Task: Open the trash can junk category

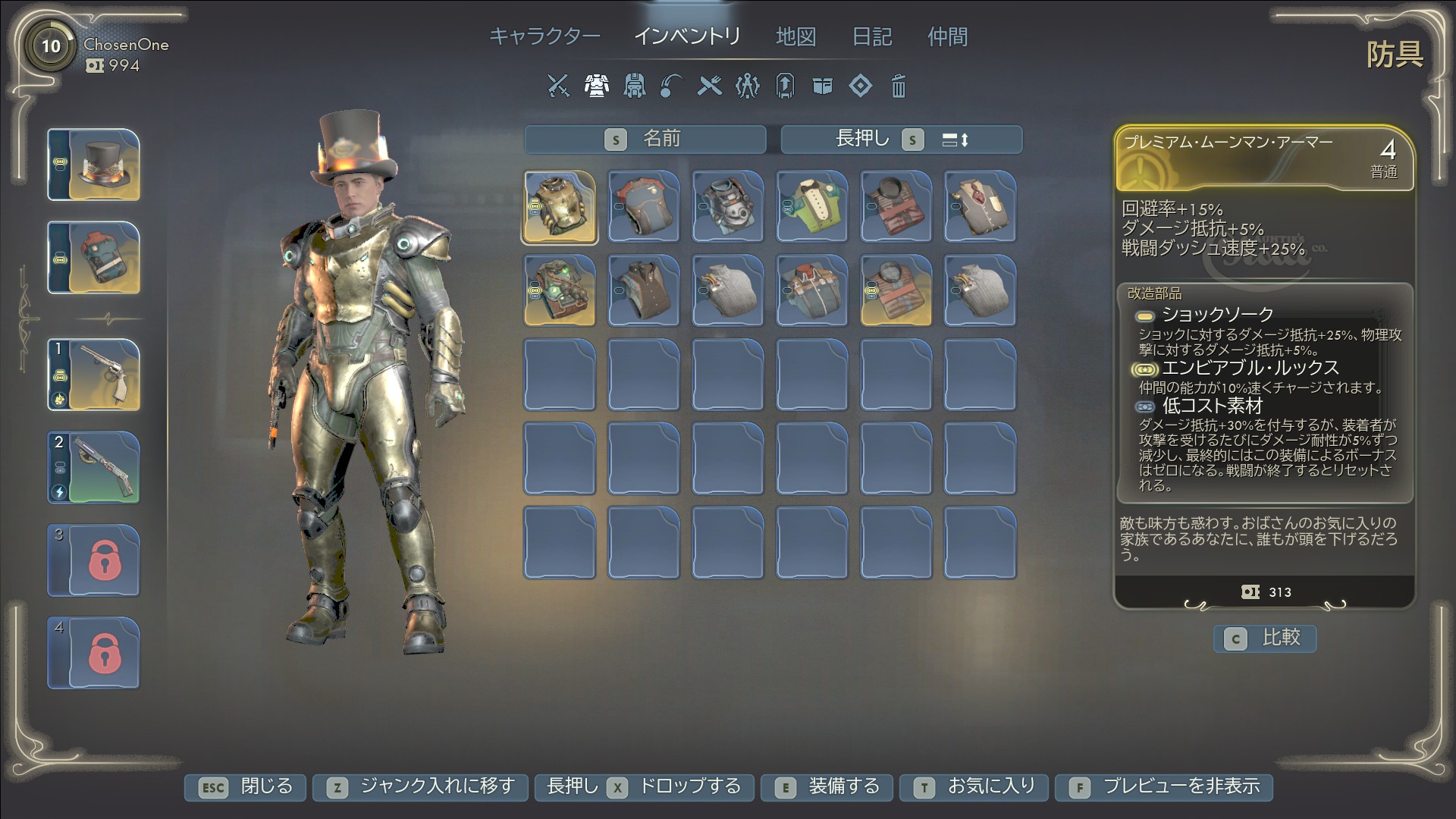Action: point(899,86)
